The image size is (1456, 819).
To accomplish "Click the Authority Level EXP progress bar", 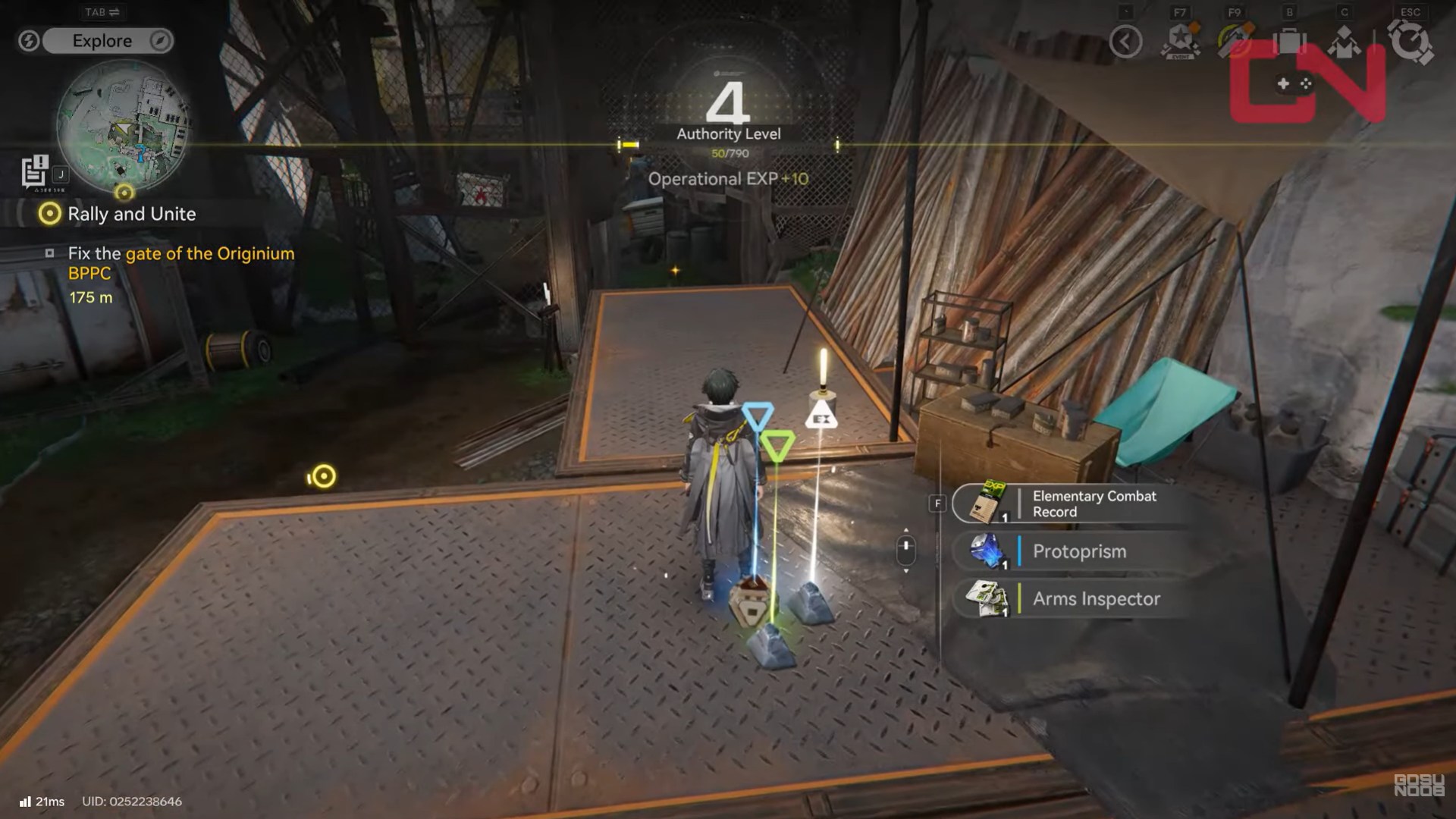I will 728,143.
